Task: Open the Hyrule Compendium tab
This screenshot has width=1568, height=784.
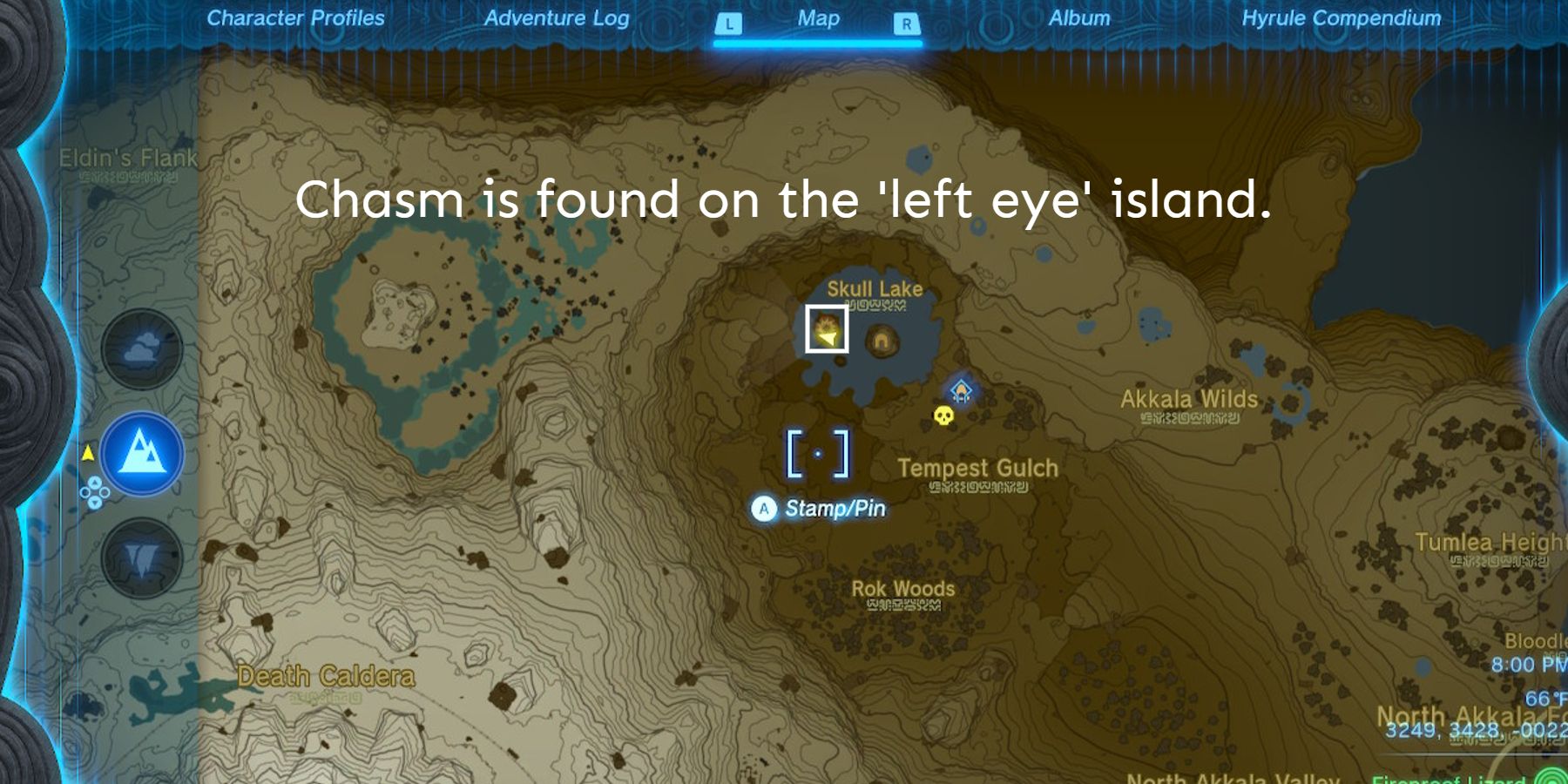Action: click(x=1342, y=17)
